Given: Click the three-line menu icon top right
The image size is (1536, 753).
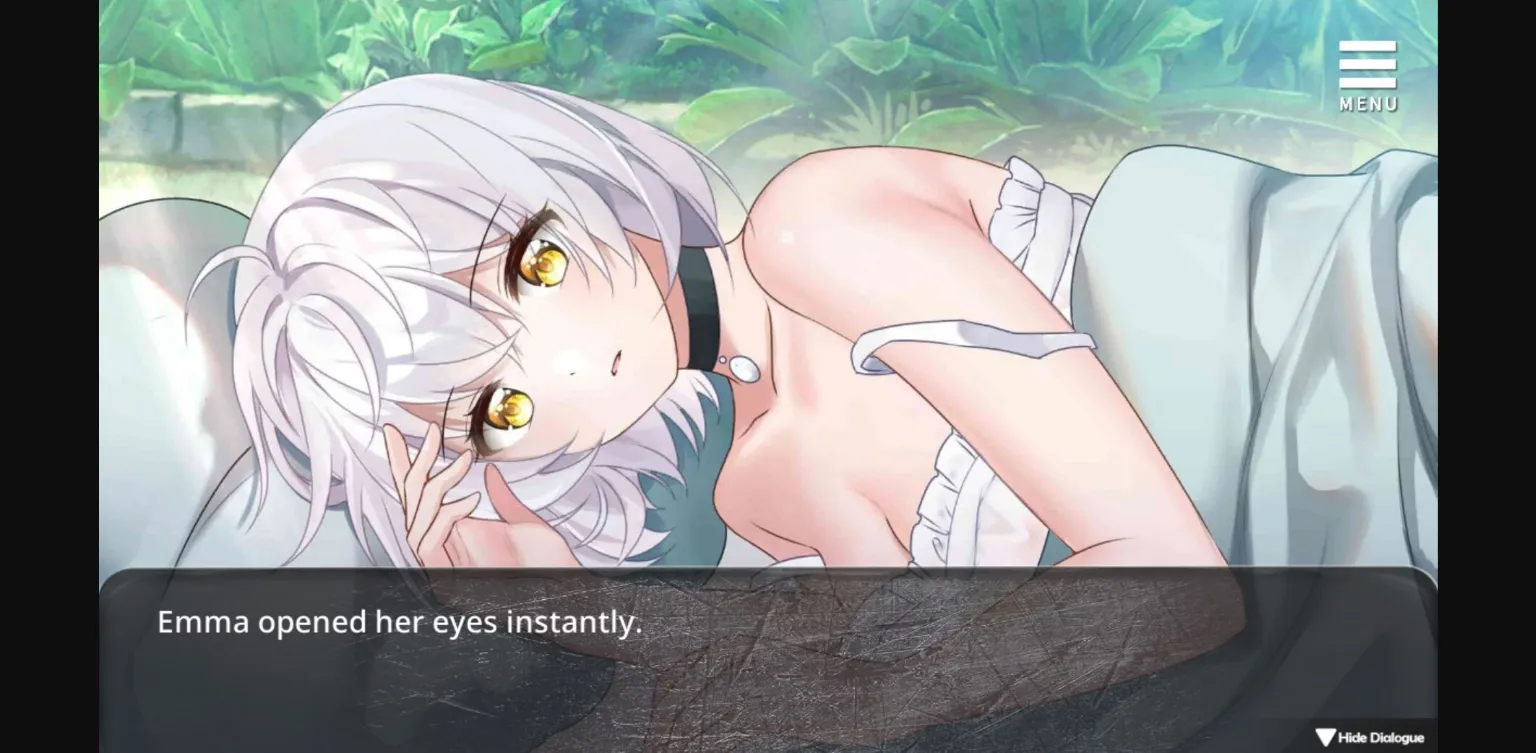Looking at the screenshot, I should coord(1368,65).
